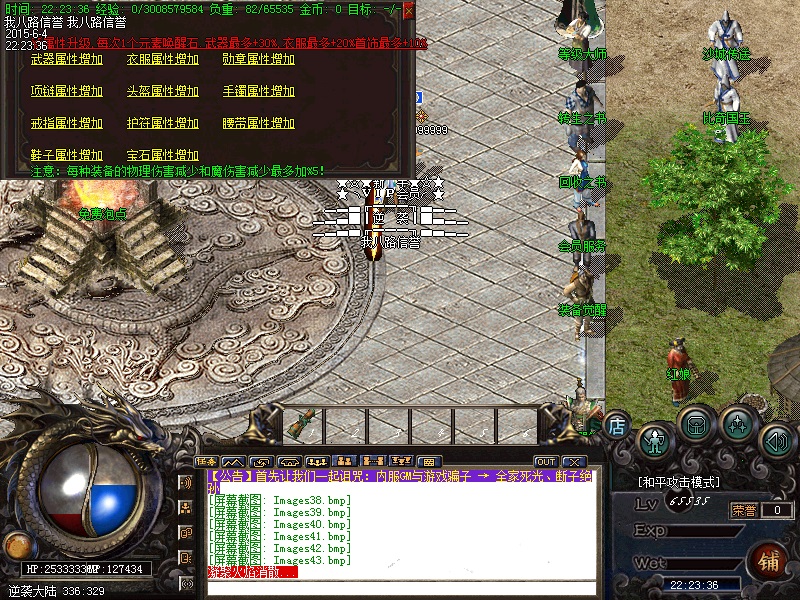The image size is (800, 600).
Task: Open the 店 shop round button
Action: [617, 424]
